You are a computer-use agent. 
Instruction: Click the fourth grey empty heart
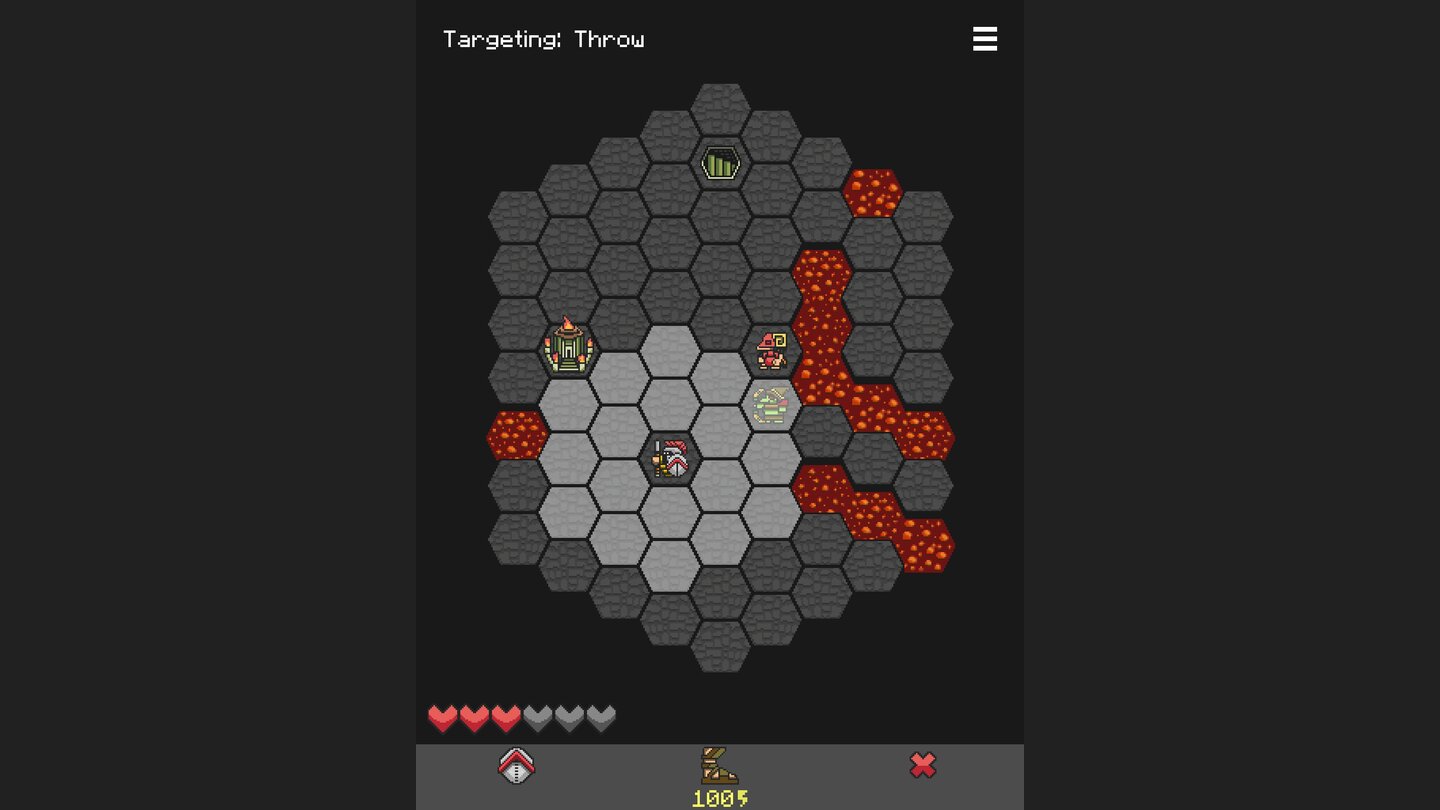pos(536,717)
